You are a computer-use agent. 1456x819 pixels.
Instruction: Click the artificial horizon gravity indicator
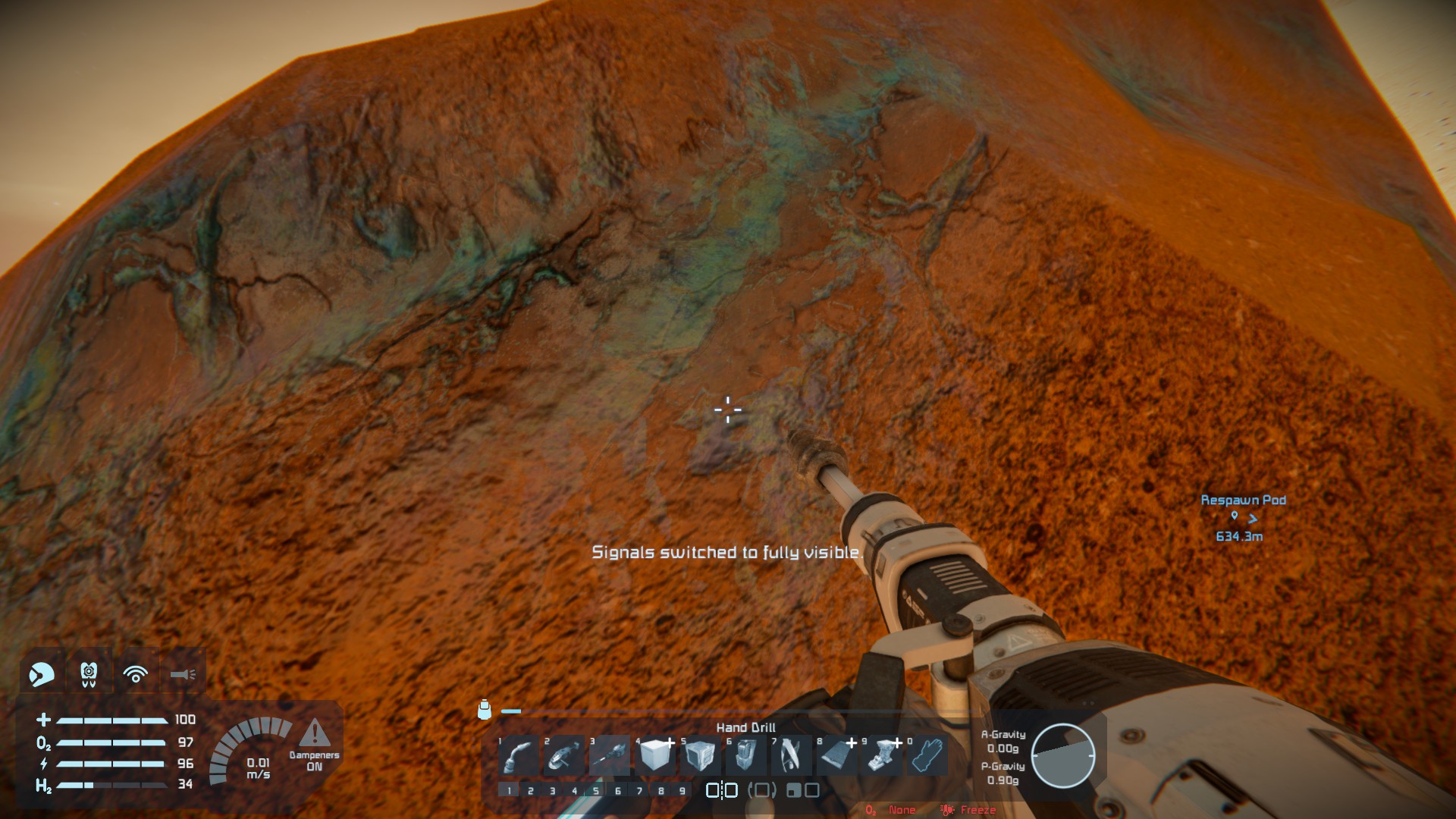1062,755
